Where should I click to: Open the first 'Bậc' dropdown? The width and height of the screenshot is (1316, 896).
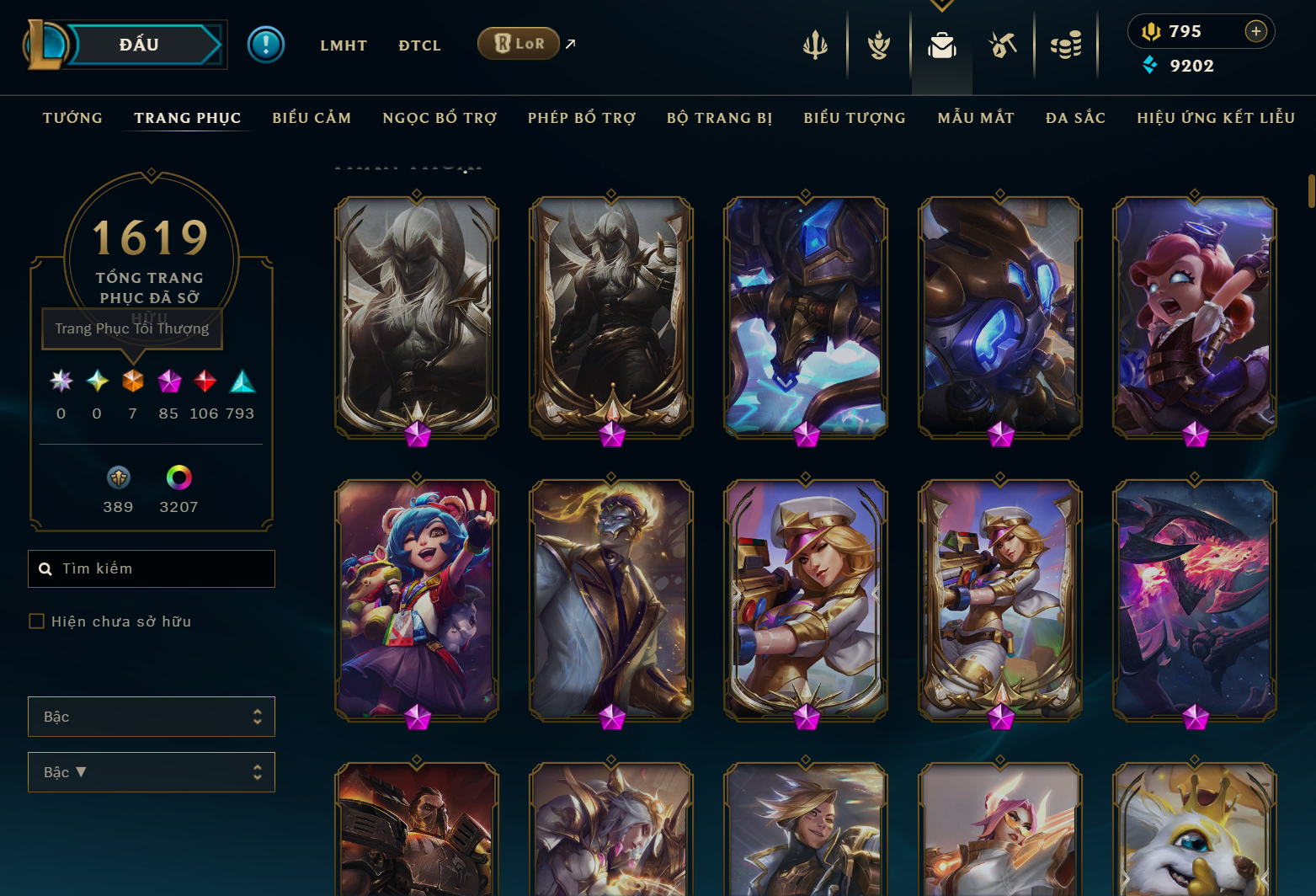[152, 717]
